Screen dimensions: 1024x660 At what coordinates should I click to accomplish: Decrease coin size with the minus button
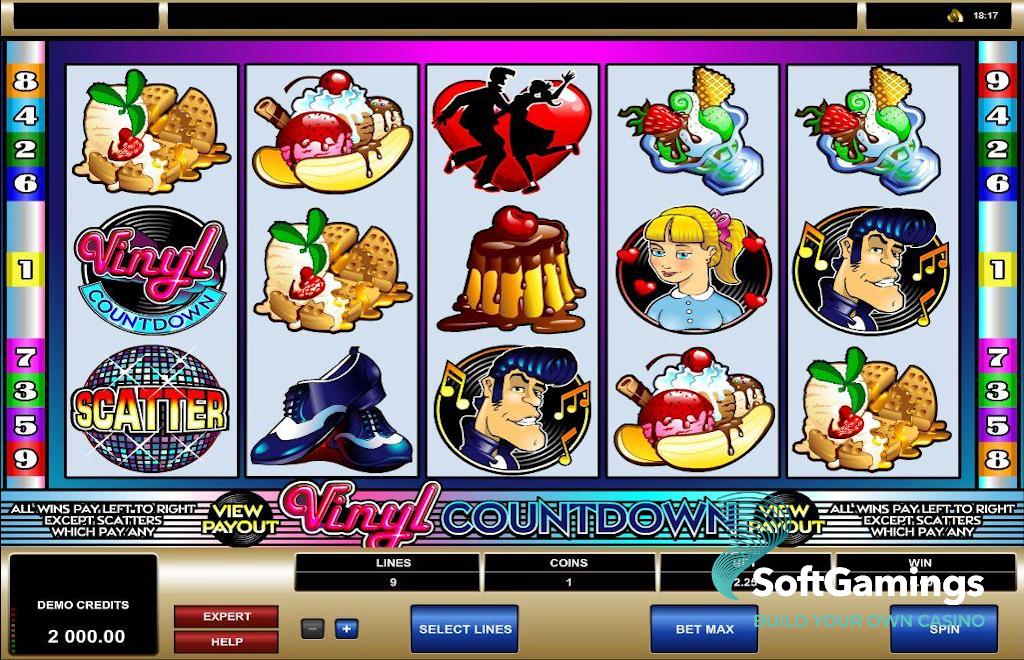click(x=313, y=629)
